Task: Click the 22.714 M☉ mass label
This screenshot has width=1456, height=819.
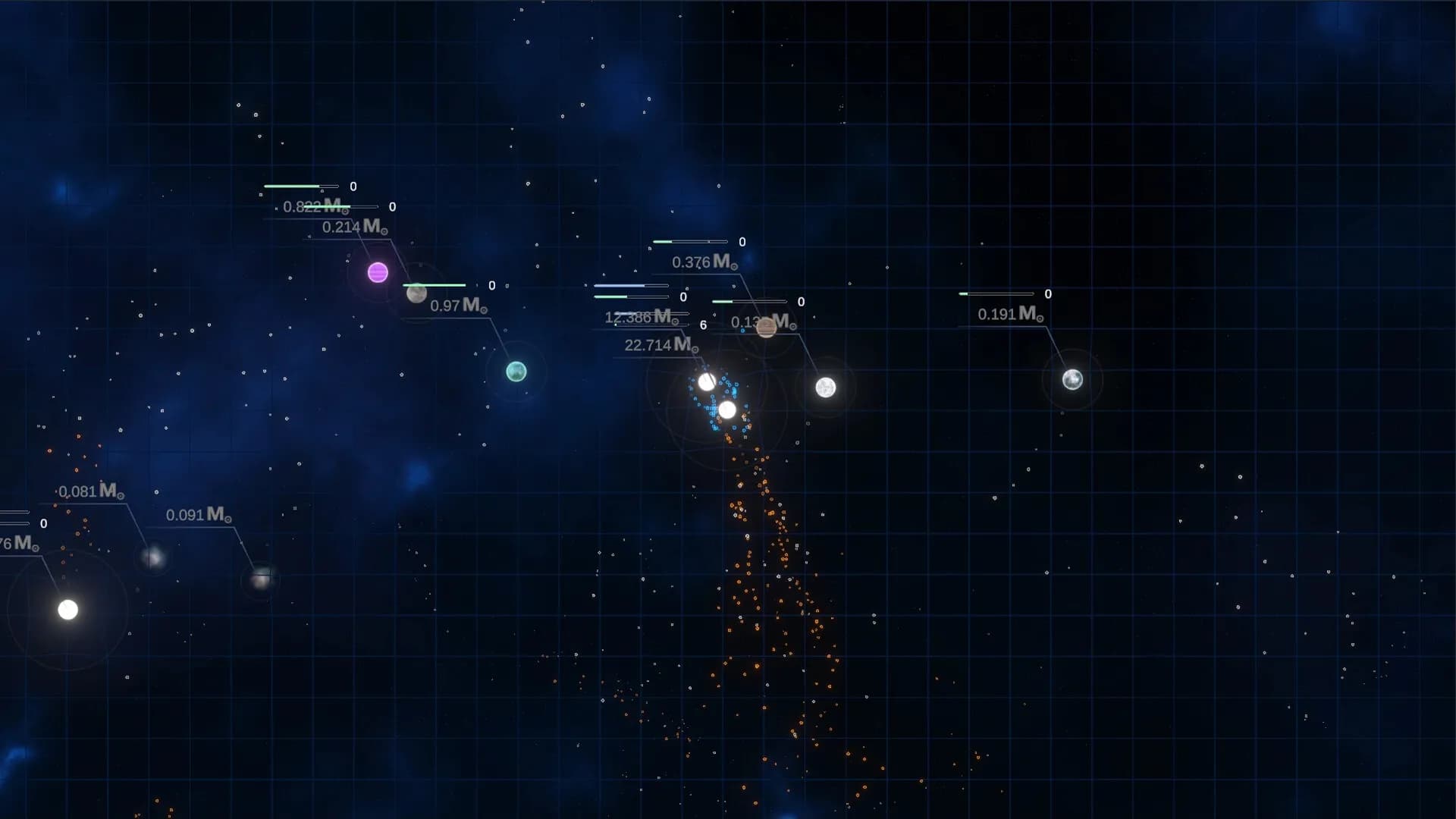Action: (657, 345)
